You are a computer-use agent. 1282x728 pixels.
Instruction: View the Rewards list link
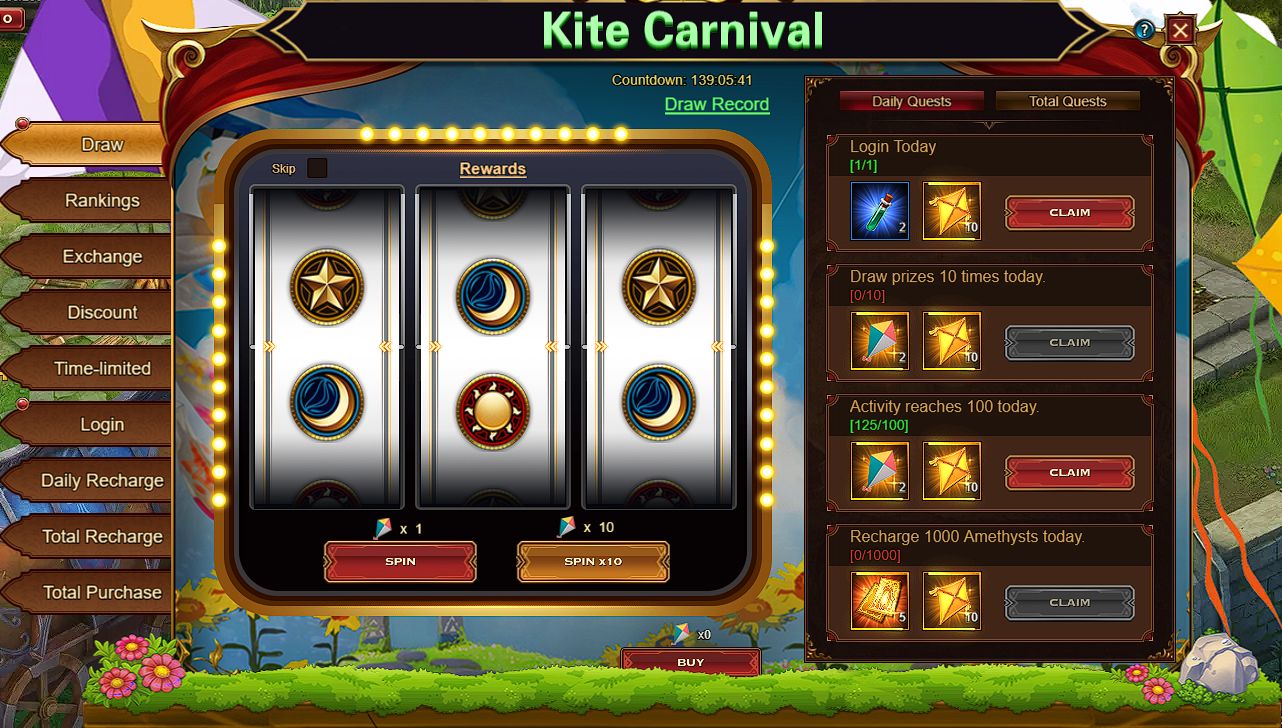[492, 169]
